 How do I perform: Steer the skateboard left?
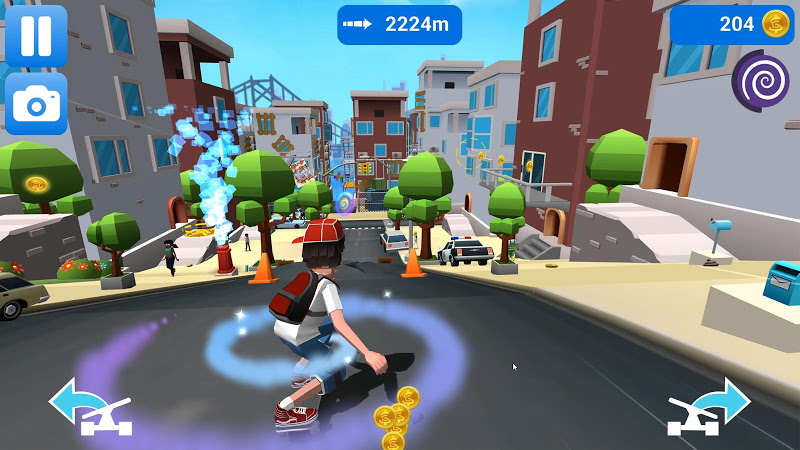(90, 407)
